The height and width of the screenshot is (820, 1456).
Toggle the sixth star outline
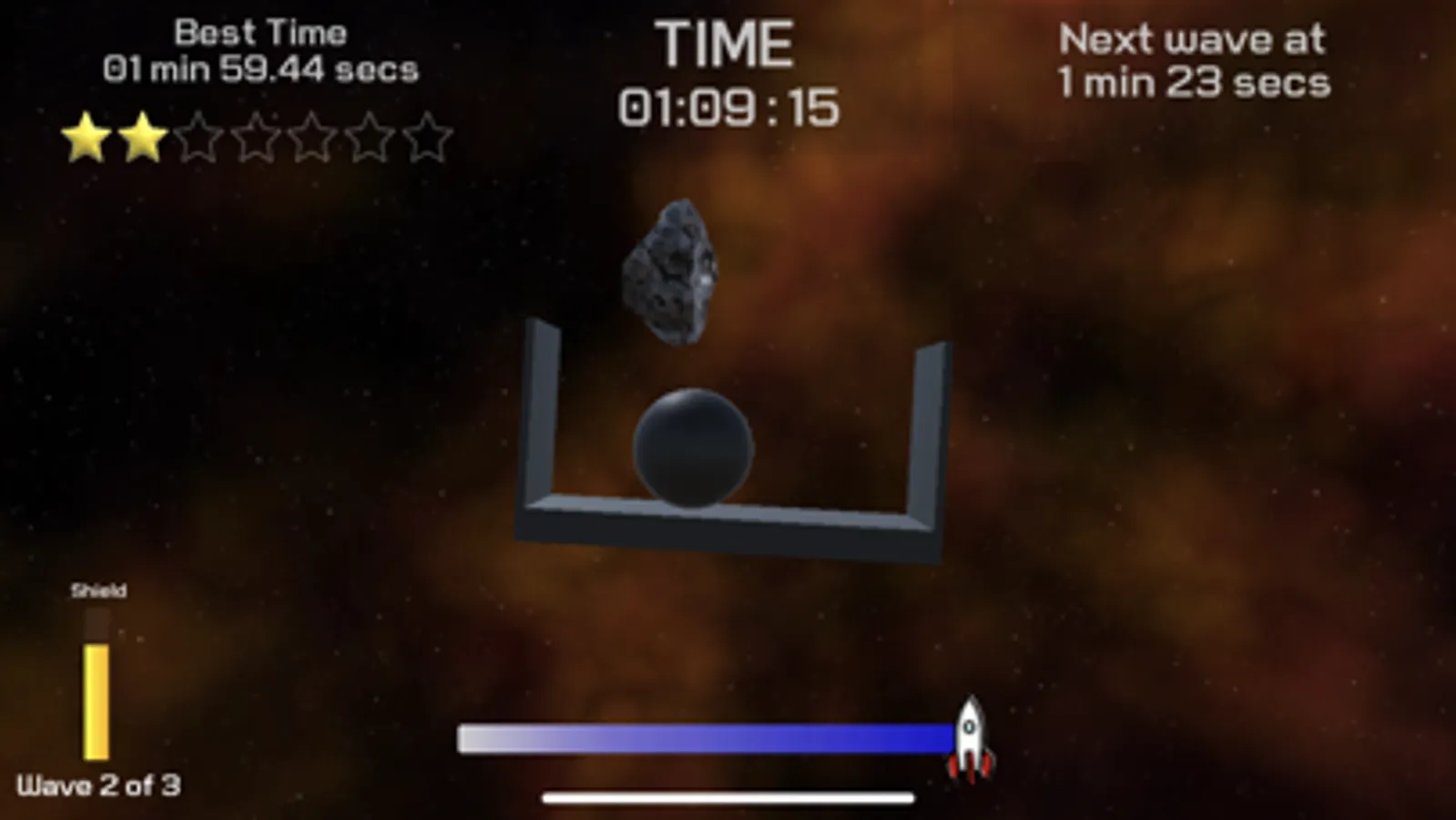[371, 138]
